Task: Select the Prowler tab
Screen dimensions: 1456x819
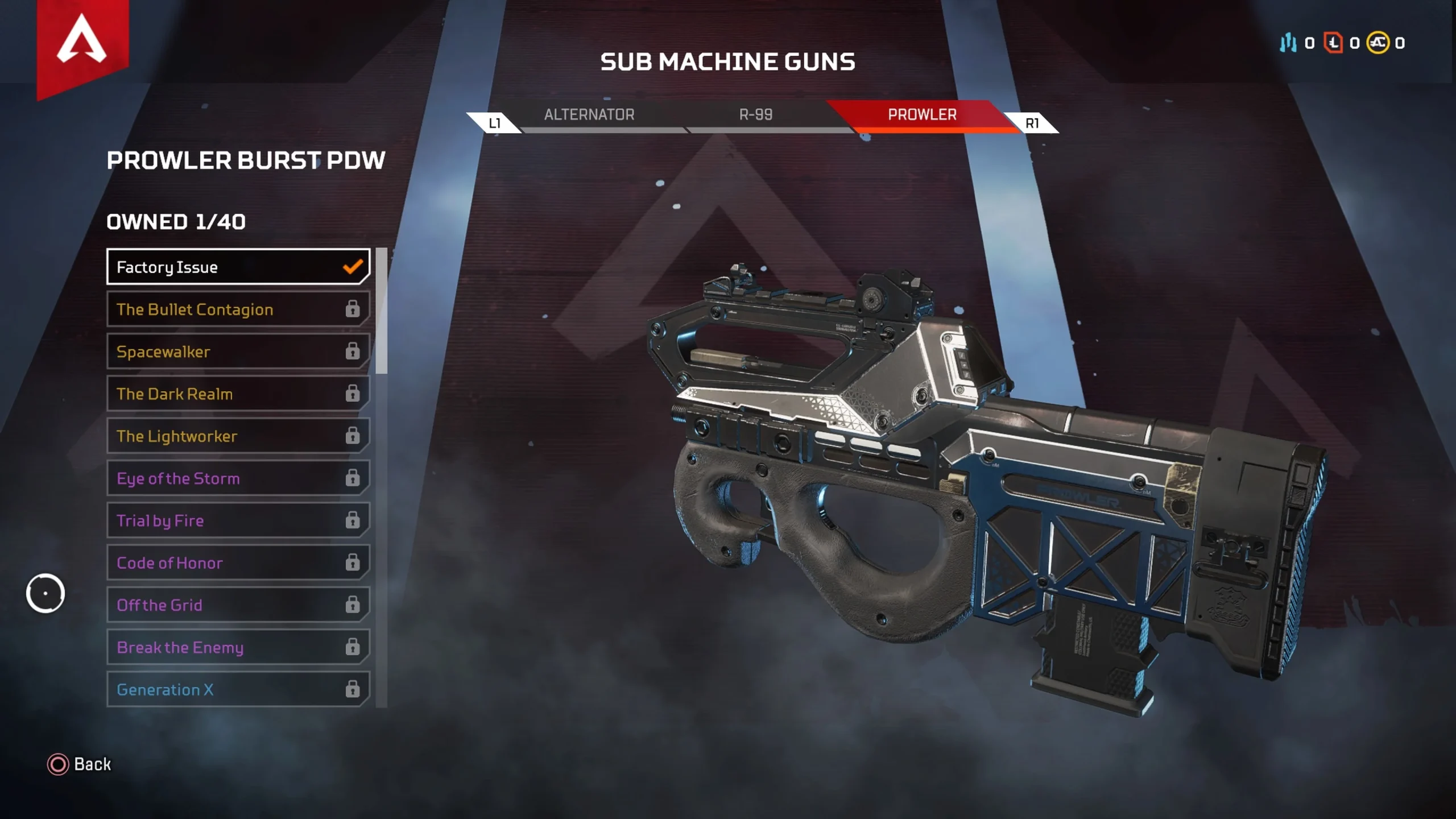Action: 922,115
